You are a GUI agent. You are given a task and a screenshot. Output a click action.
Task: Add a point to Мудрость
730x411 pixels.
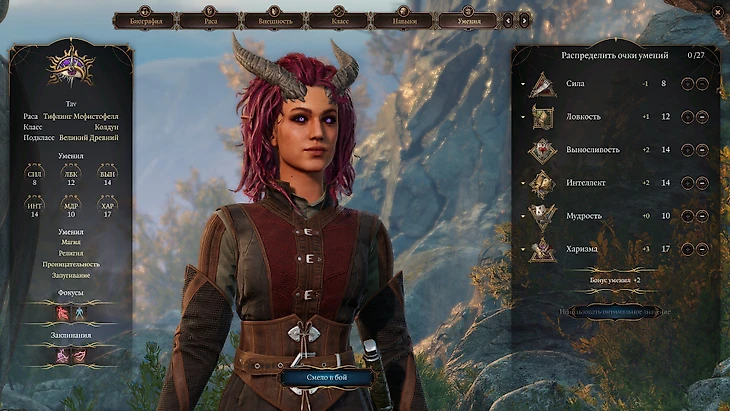coord(687,216)
